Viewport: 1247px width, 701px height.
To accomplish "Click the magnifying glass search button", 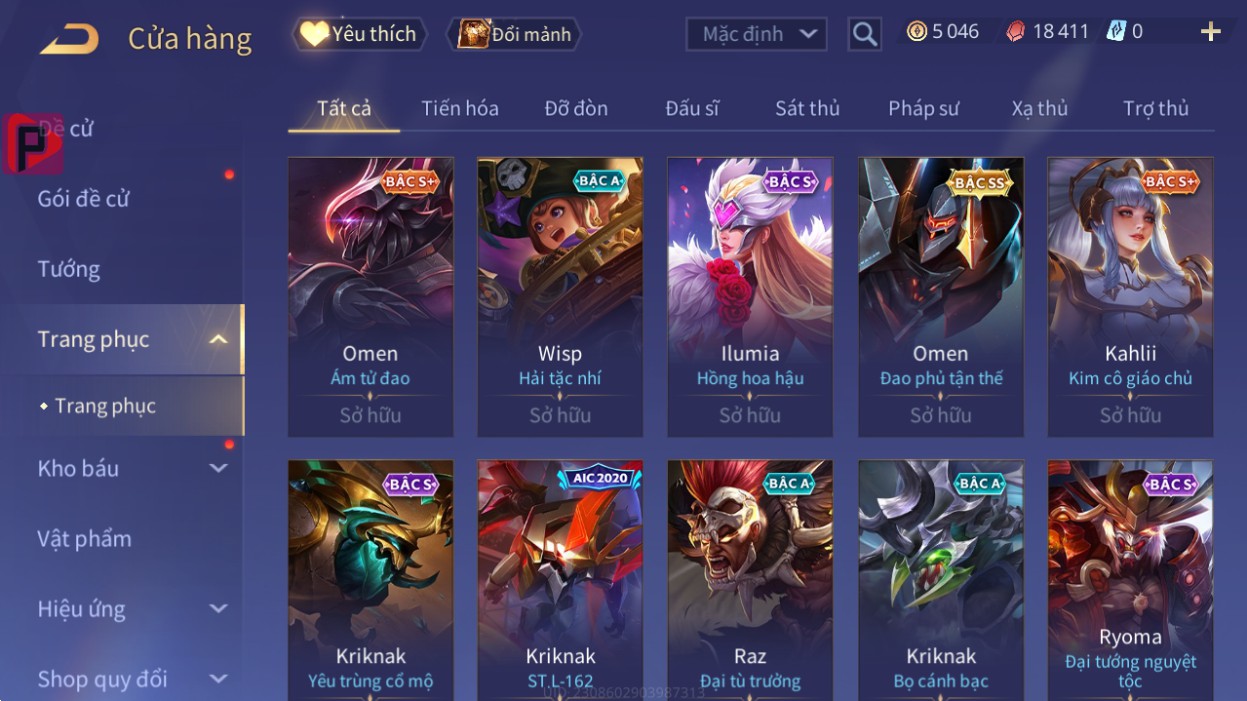I will click(x=864, y=34).
